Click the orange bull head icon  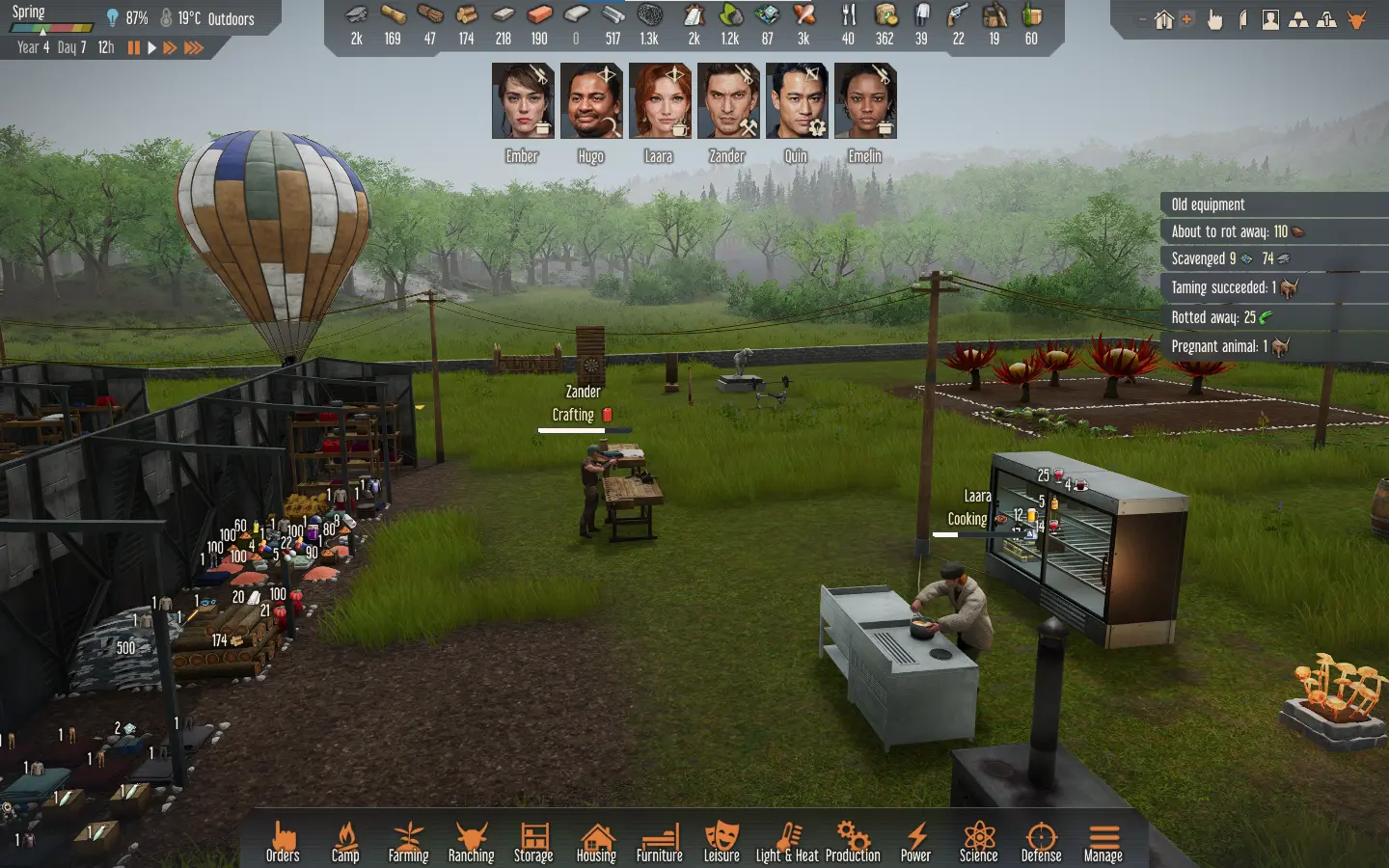tap(1357, 19)
